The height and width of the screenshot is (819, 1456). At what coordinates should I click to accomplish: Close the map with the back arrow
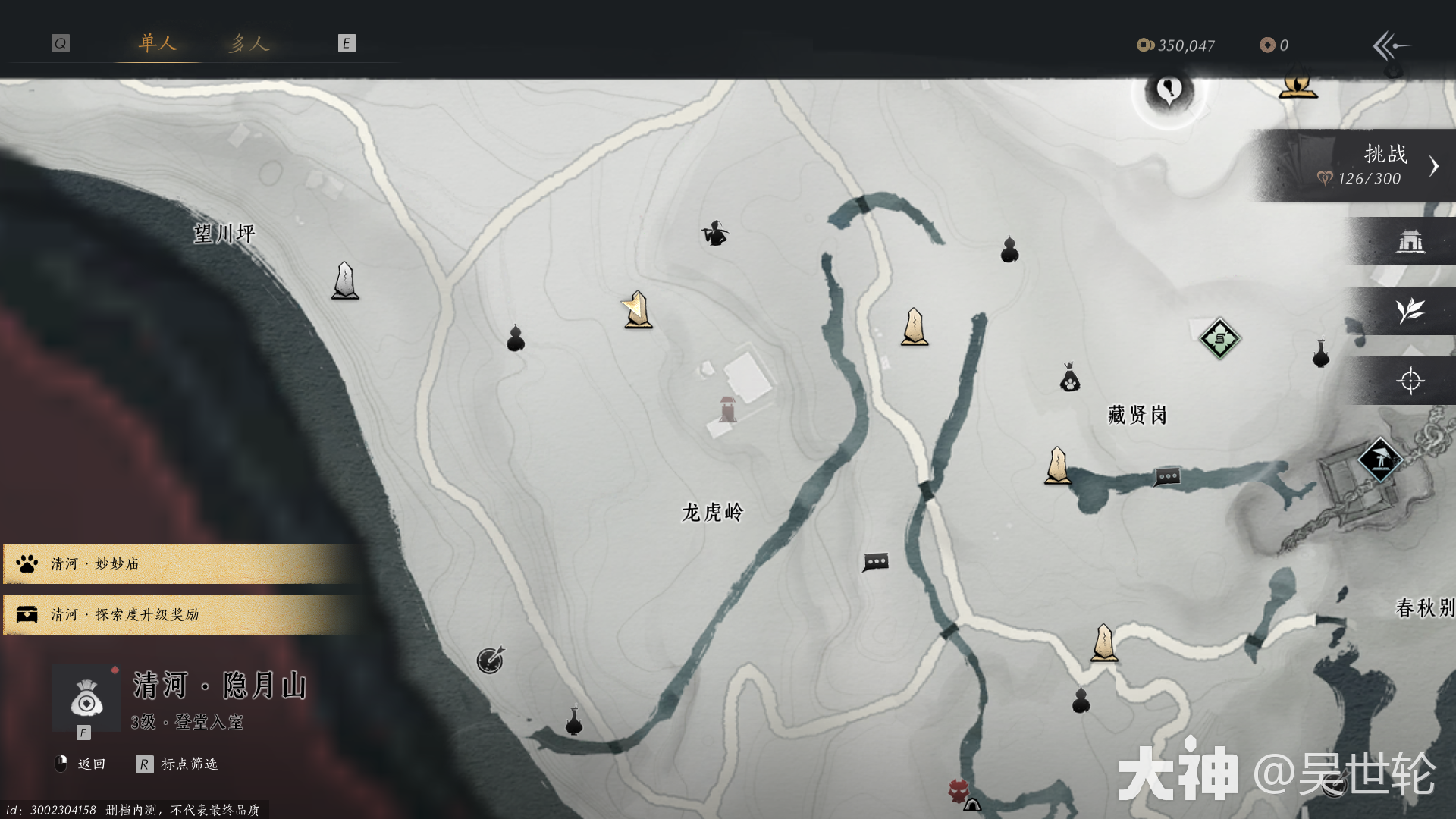1391,45
